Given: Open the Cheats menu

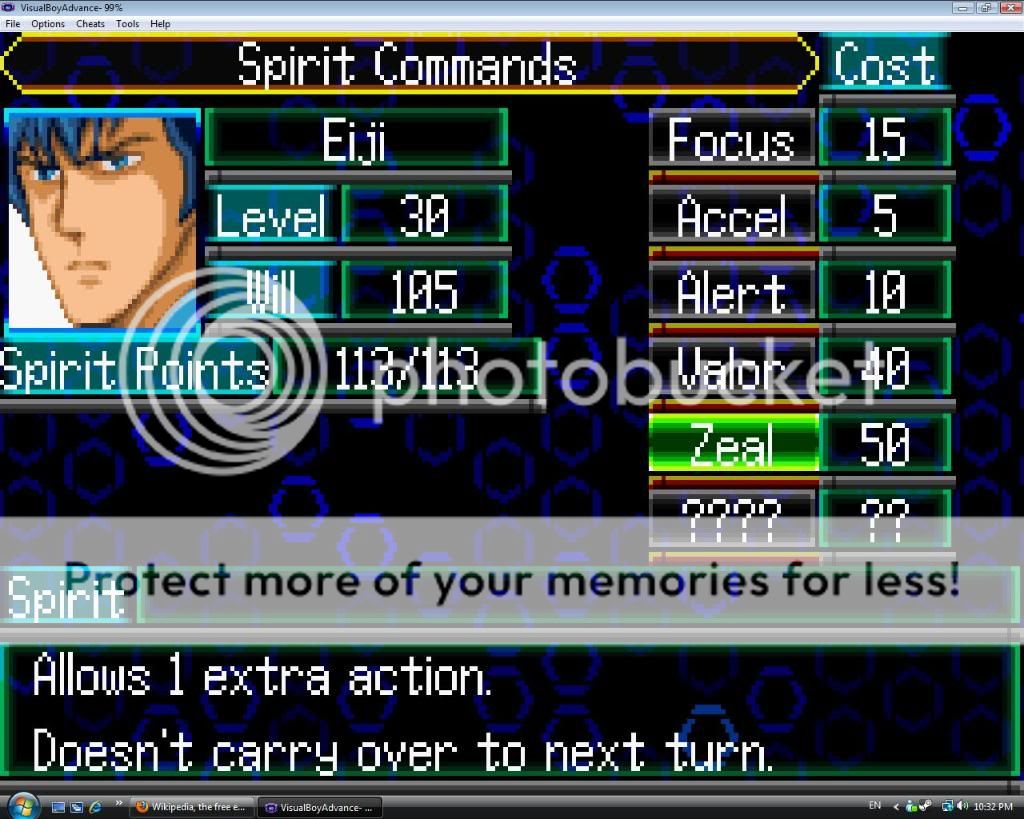Looking at the screenshot, I should click(x=90, y=24).
